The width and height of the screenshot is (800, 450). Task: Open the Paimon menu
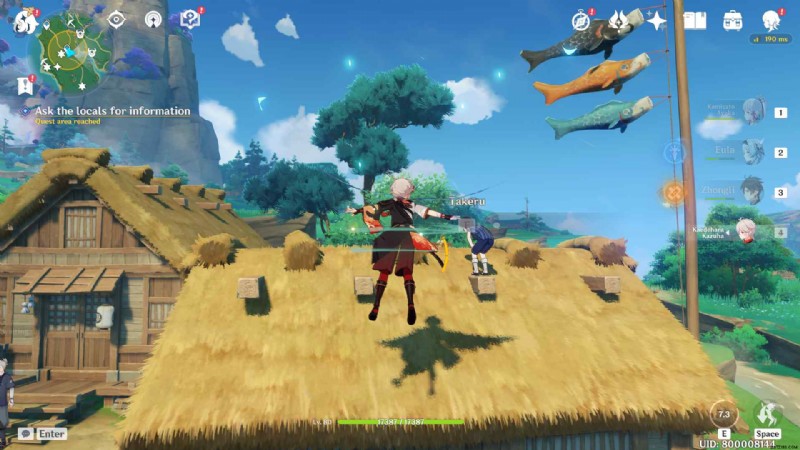(x=23, y=20)
